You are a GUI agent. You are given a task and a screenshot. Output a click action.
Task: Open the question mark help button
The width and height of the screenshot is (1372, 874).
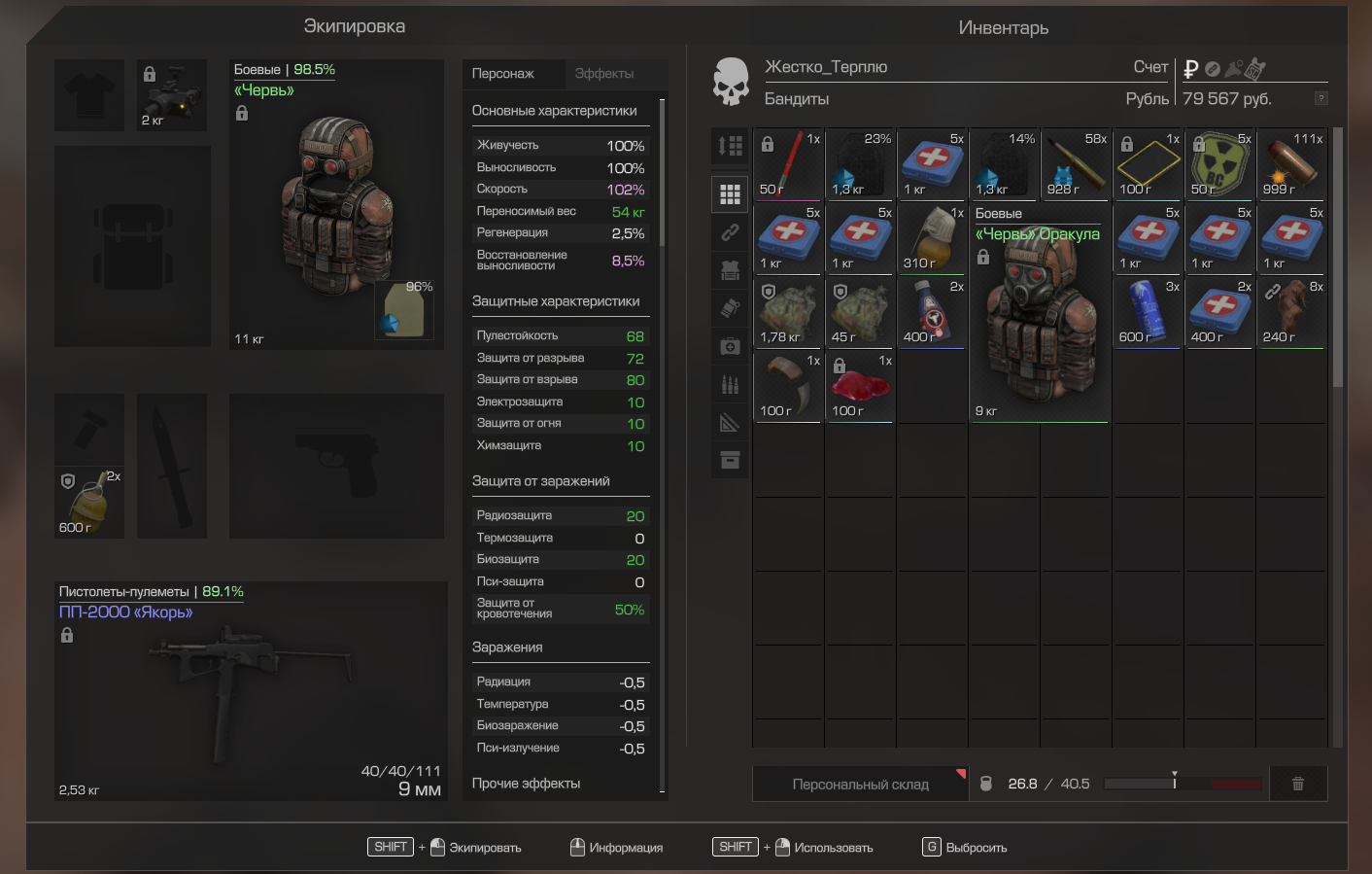click(x=1321, y=98)
